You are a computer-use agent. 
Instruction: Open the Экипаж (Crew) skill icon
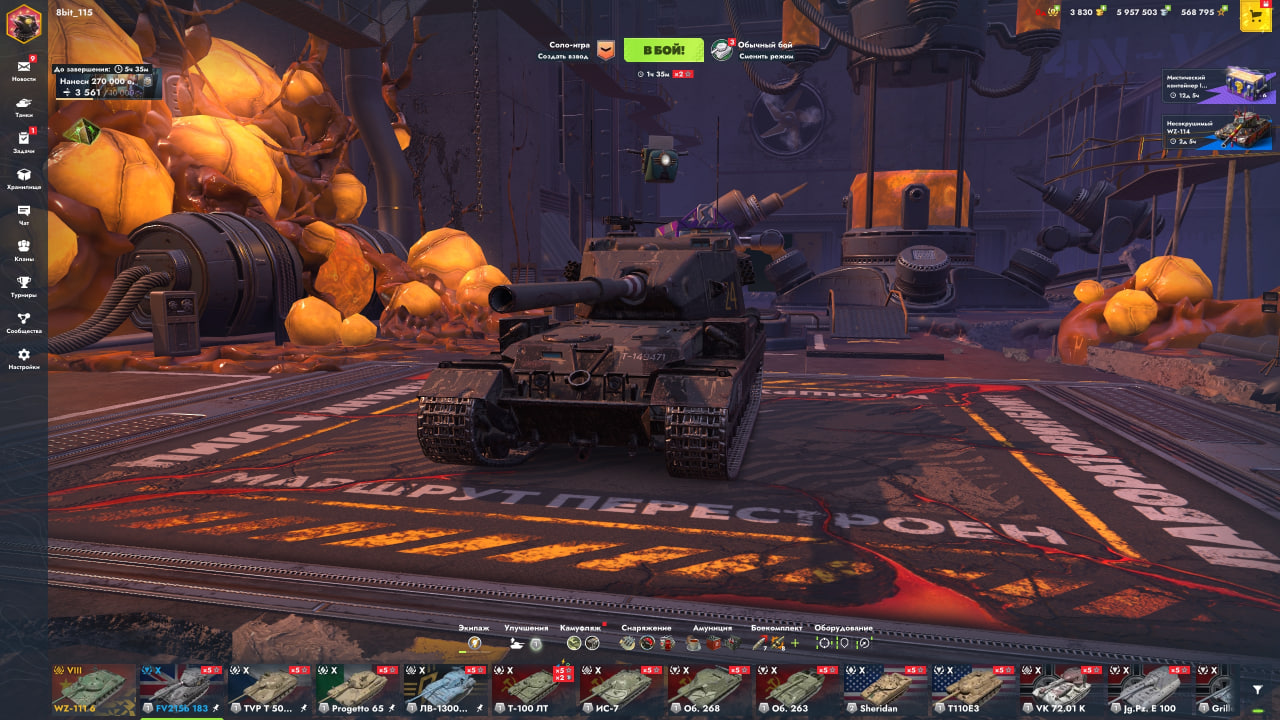(x=475, y=643)
